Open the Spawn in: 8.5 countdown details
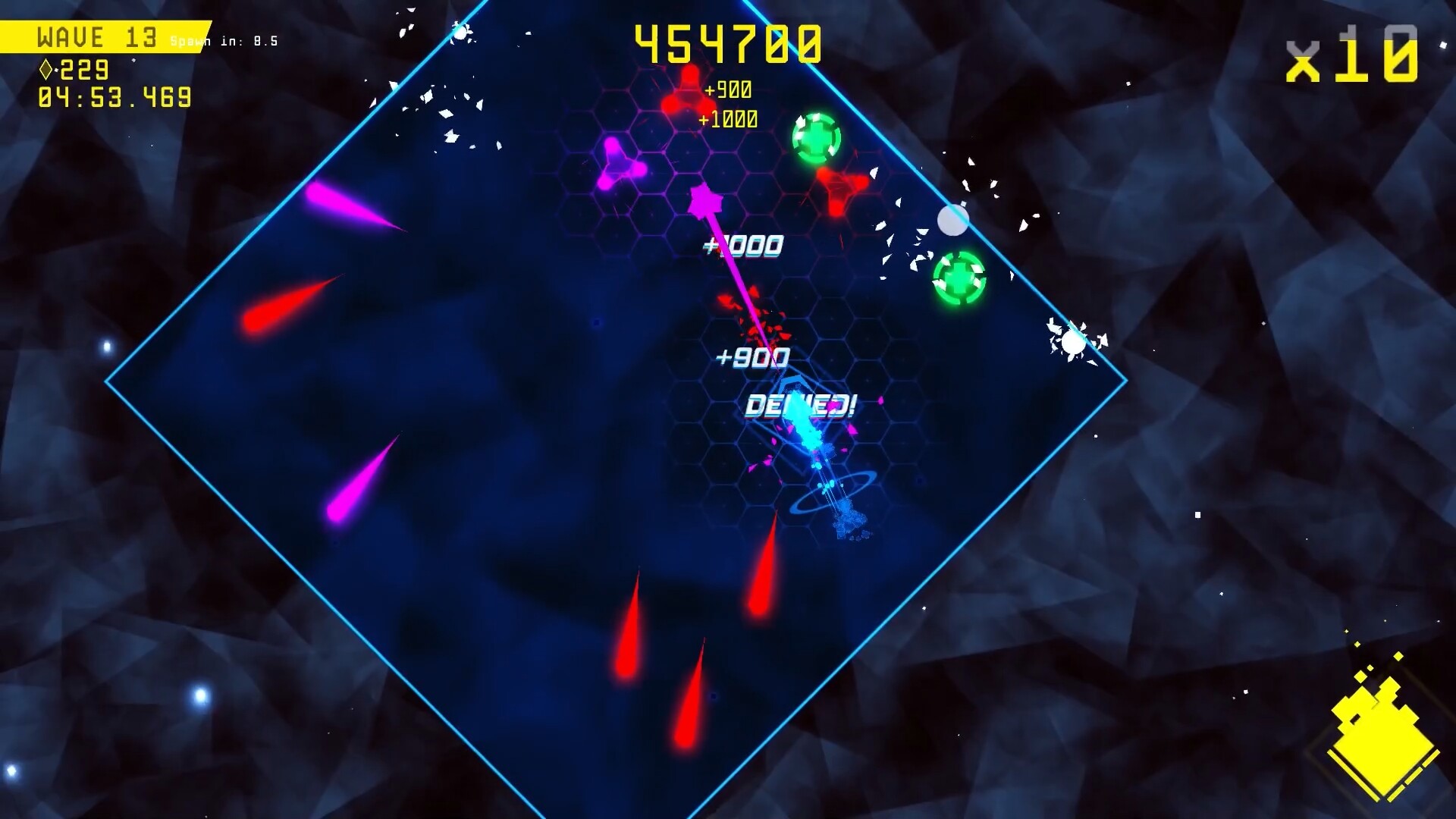 (x=225, y=41)
